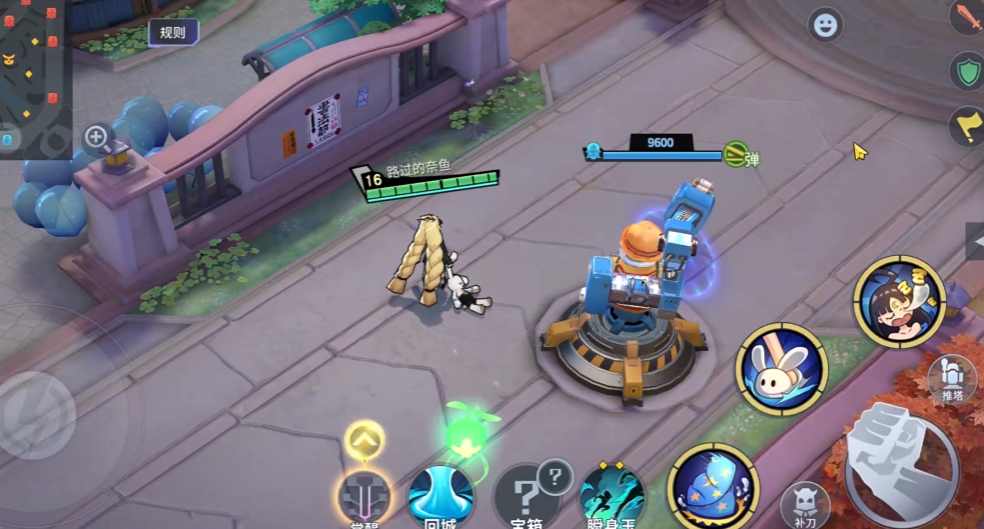Send the yellow flag signal
This screenshot has width=984, height=529.
click(967, 127)
